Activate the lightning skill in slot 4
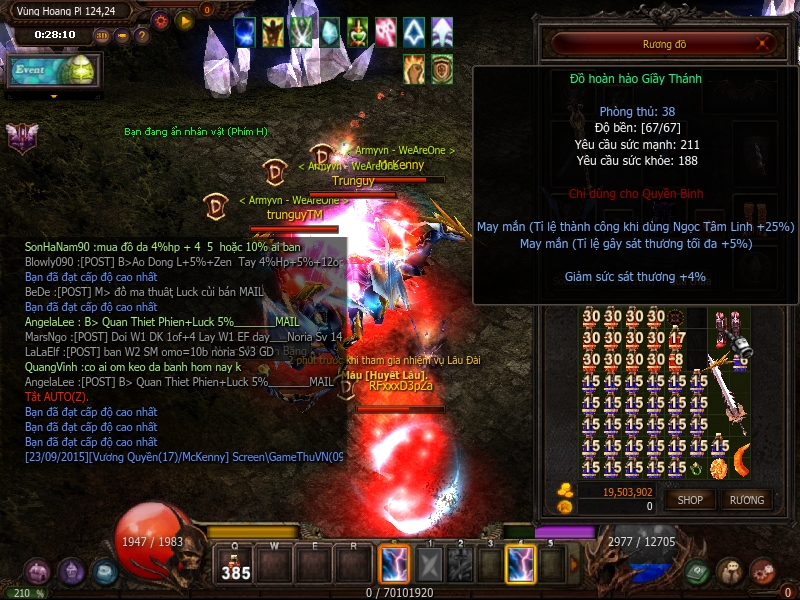Screen dimensions: 800x600 pyautogui.click(x=521, y=565)
